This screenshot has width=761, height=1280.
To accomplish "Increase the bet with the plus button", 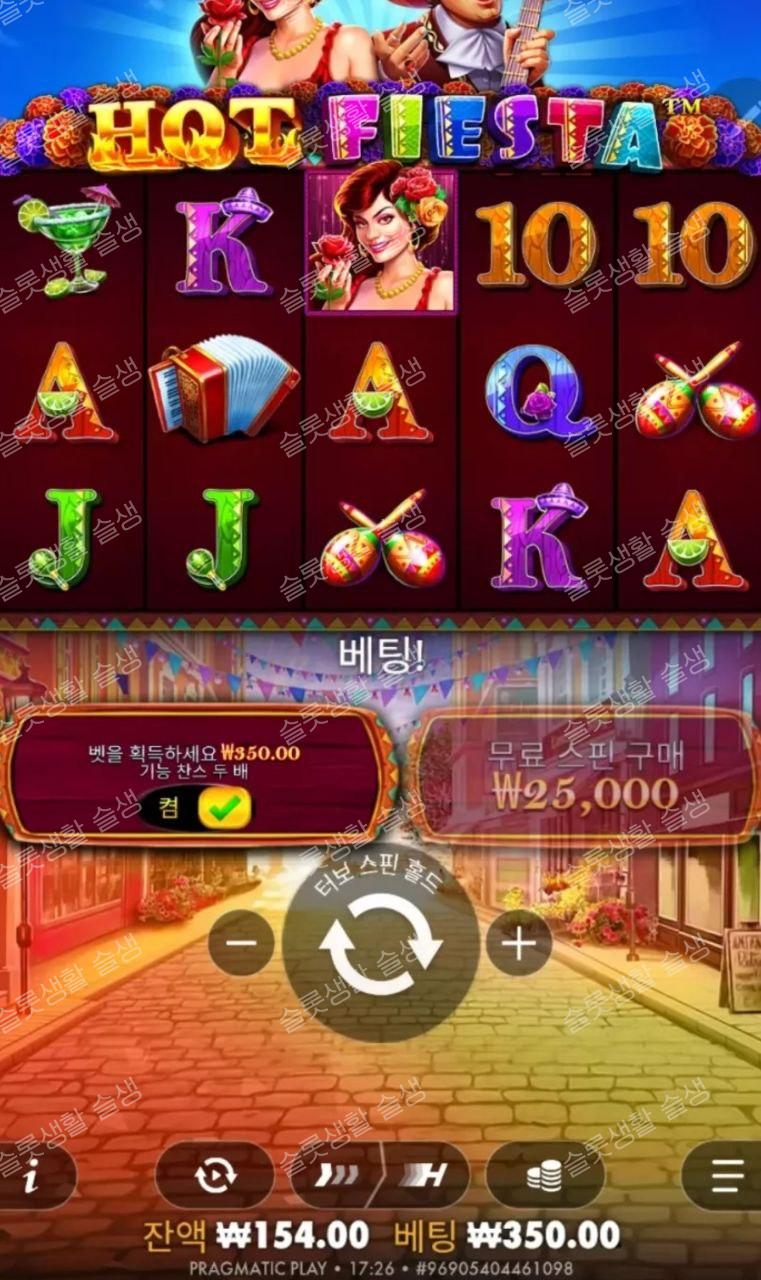I will click(x=518, y=942).
